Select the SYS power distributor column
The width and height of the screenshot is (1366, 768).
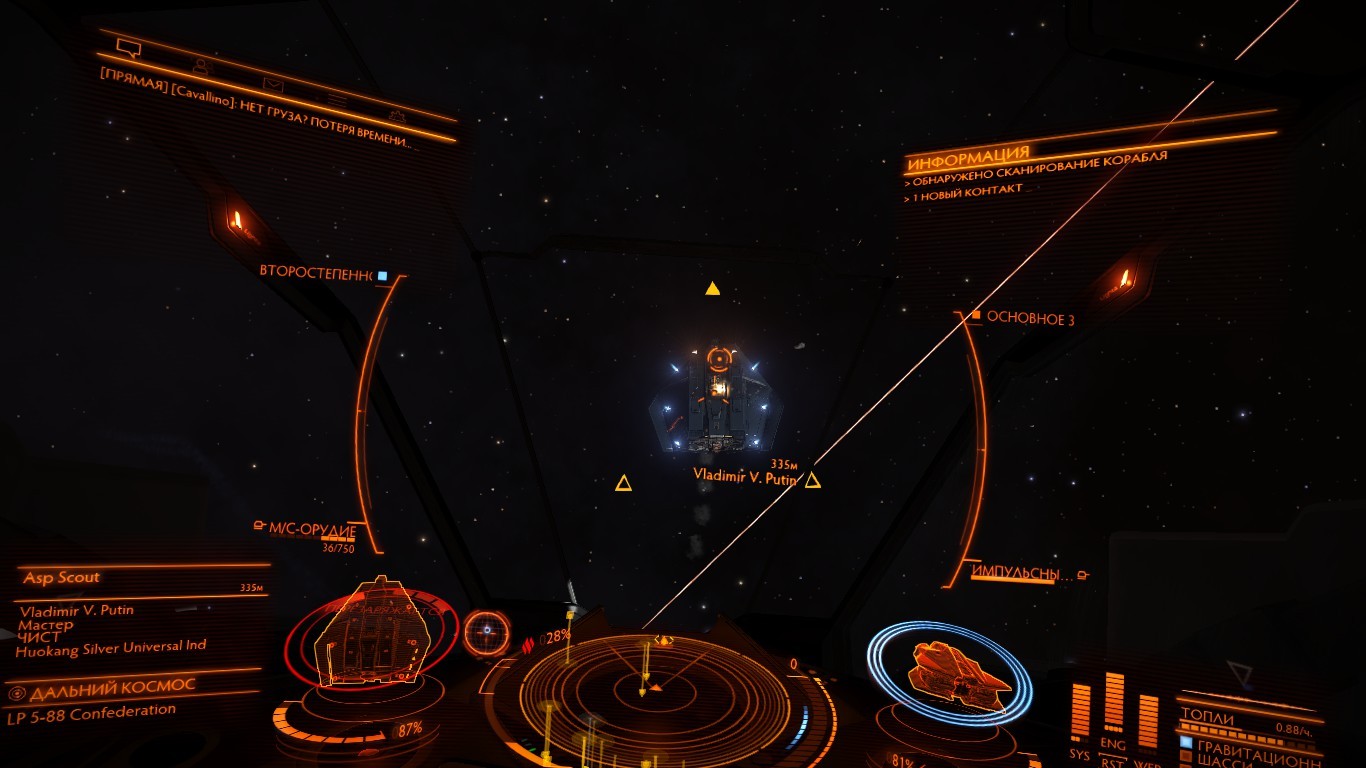[1080, 722]
